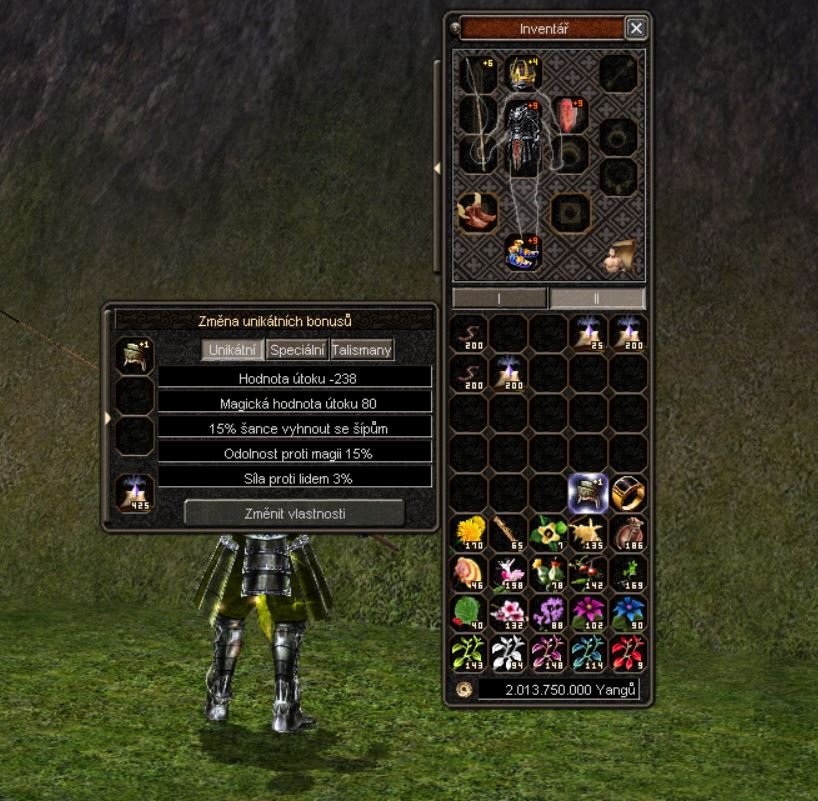Open the costume icon with shirtless figure
The image size is (818, 801).
(618, 257)
